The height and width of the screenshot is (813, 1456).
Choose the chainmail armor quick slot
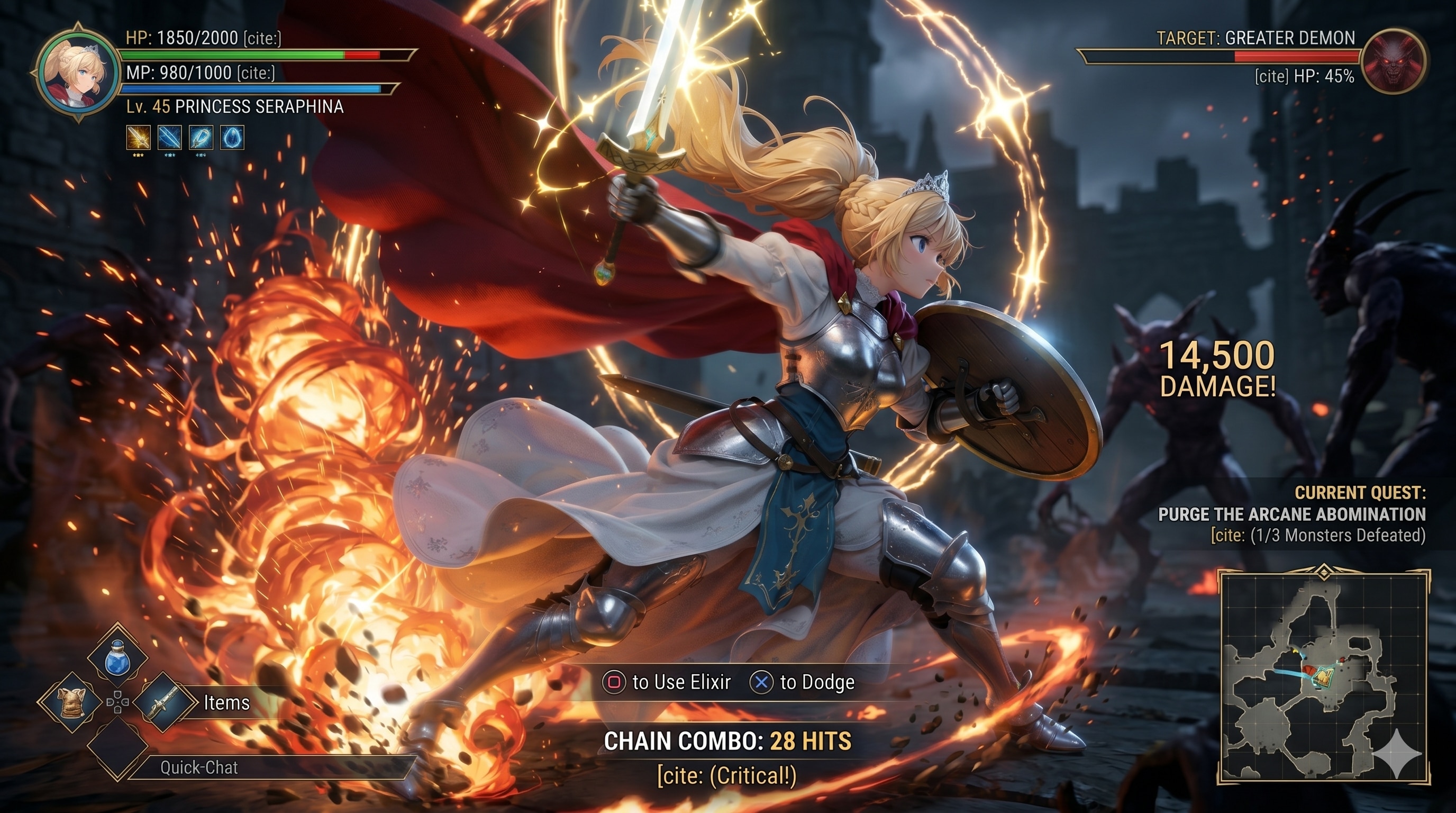72,703
